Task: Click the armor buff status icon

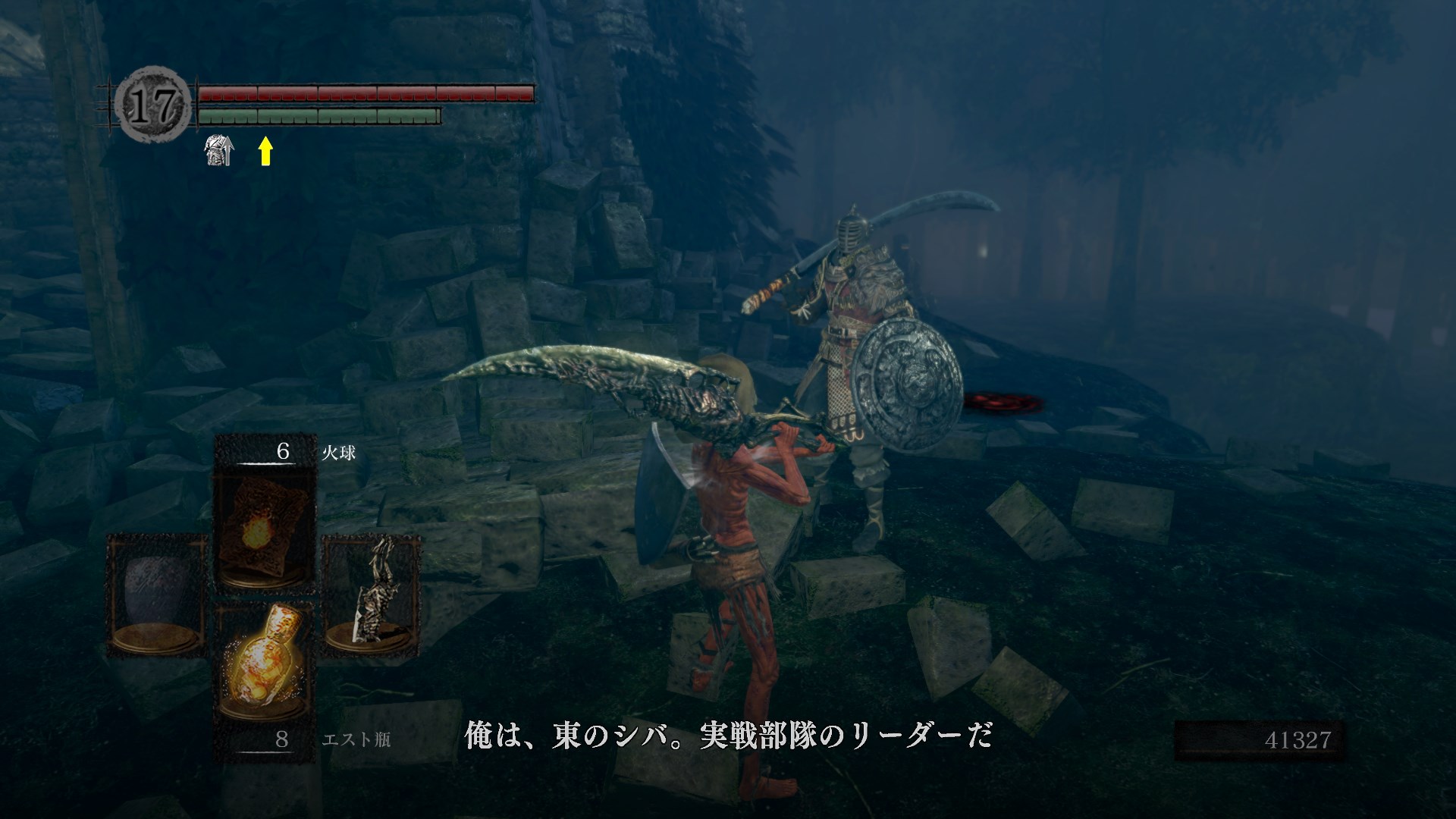Action: point(219,151)
